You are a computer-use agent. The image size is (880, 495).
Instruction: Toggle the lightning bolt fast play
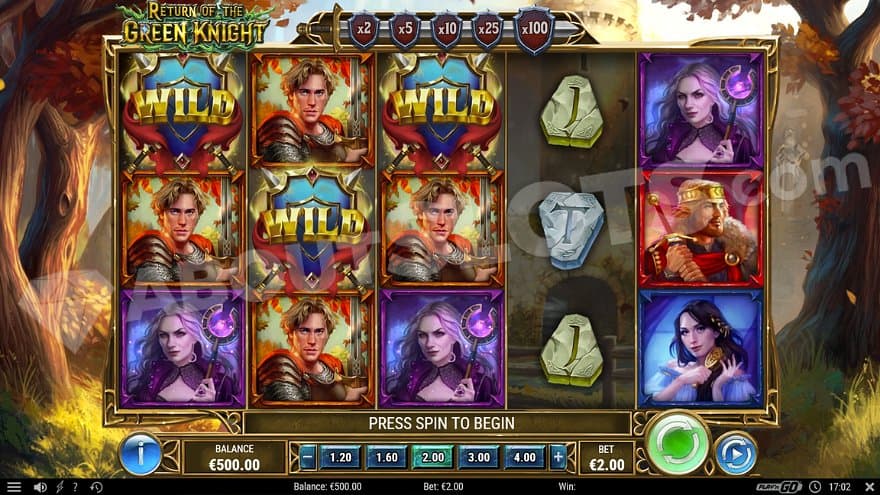click(x=59, y=487)
